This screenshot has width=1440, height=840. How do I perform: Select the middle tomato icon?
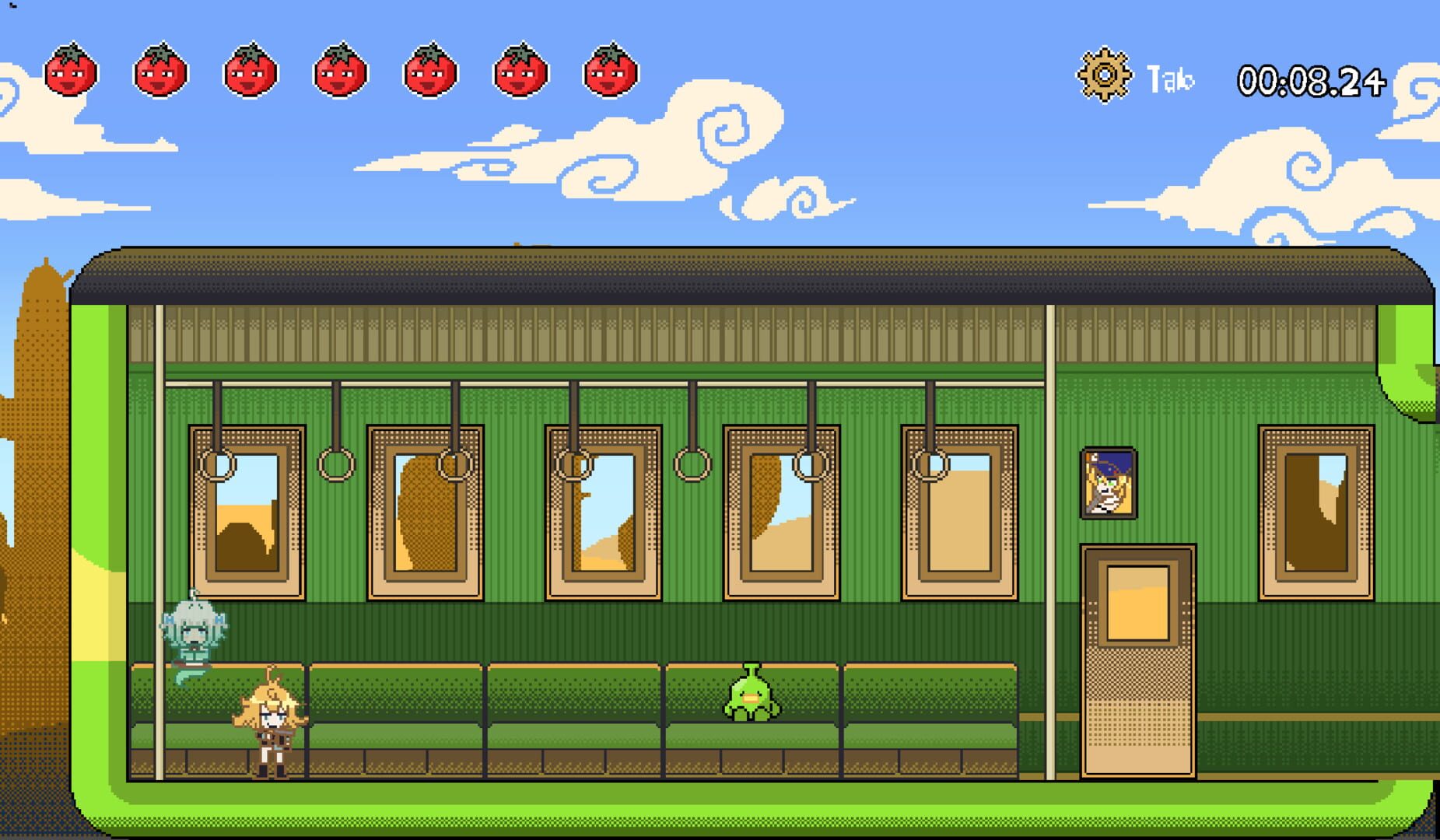pyautogui.click(x=339, y=72)
